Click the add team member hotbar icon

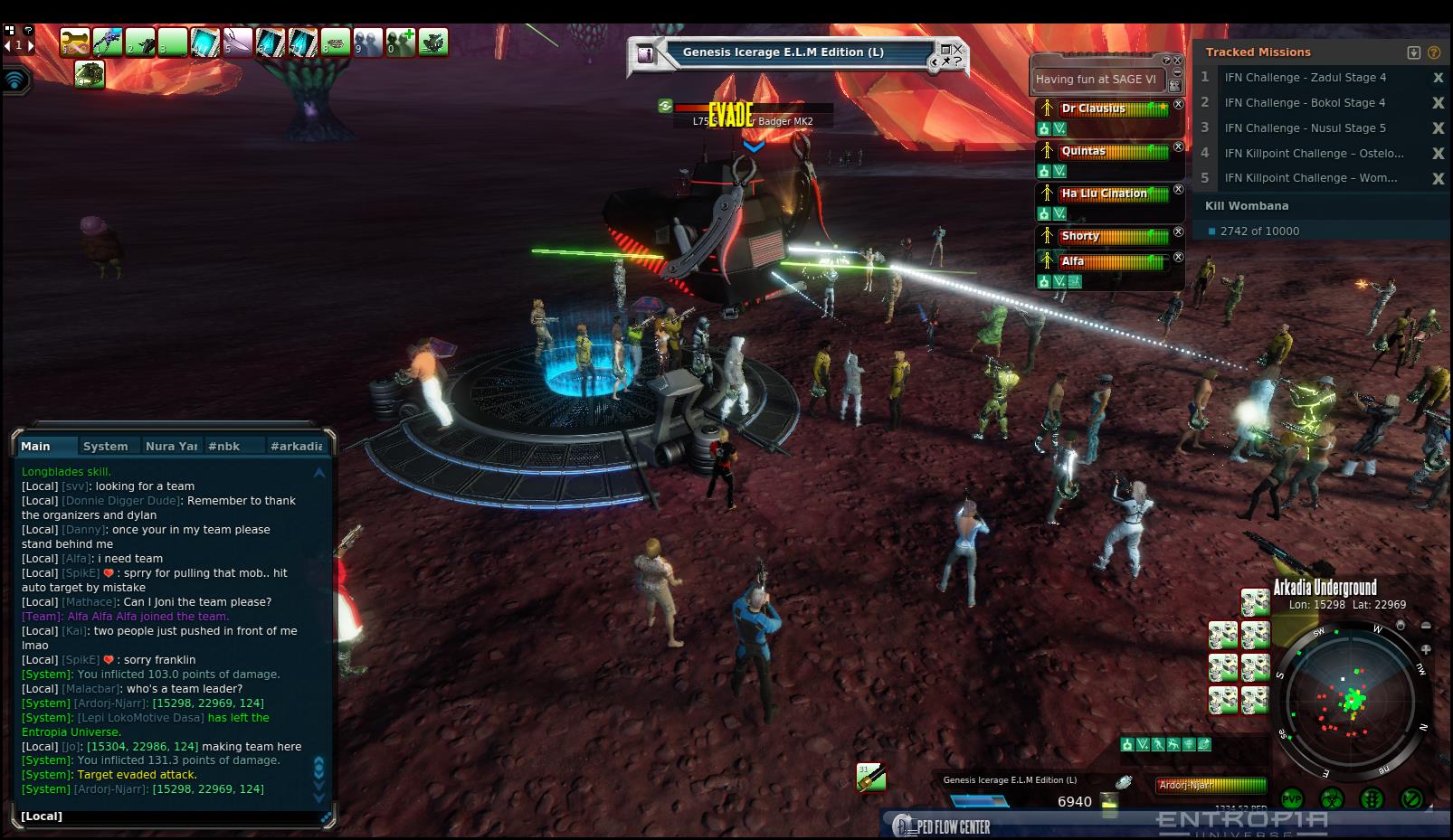click(x=401, y=42)
